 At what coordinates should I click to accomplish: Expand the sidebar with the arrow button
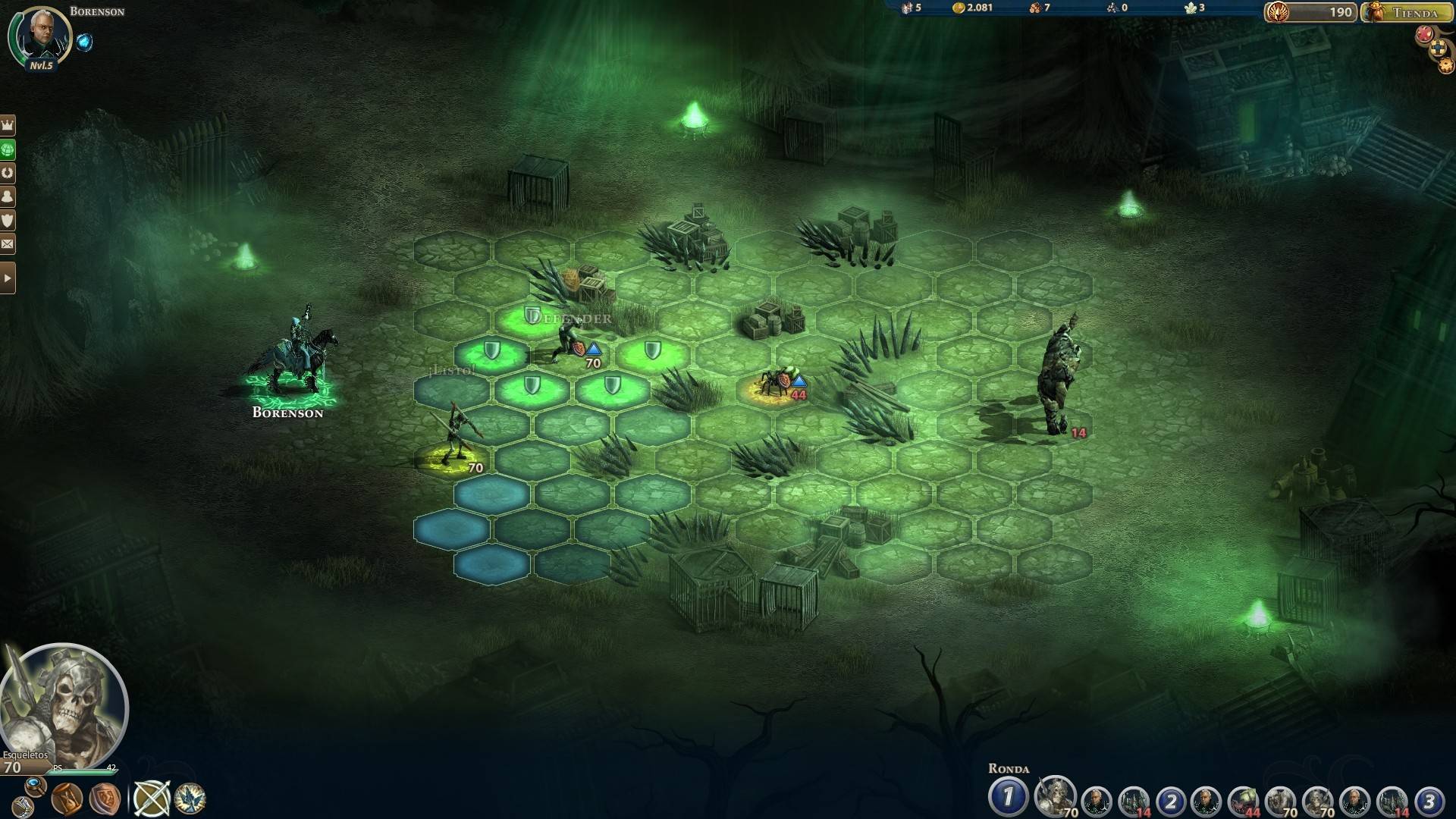click(8, 278)
